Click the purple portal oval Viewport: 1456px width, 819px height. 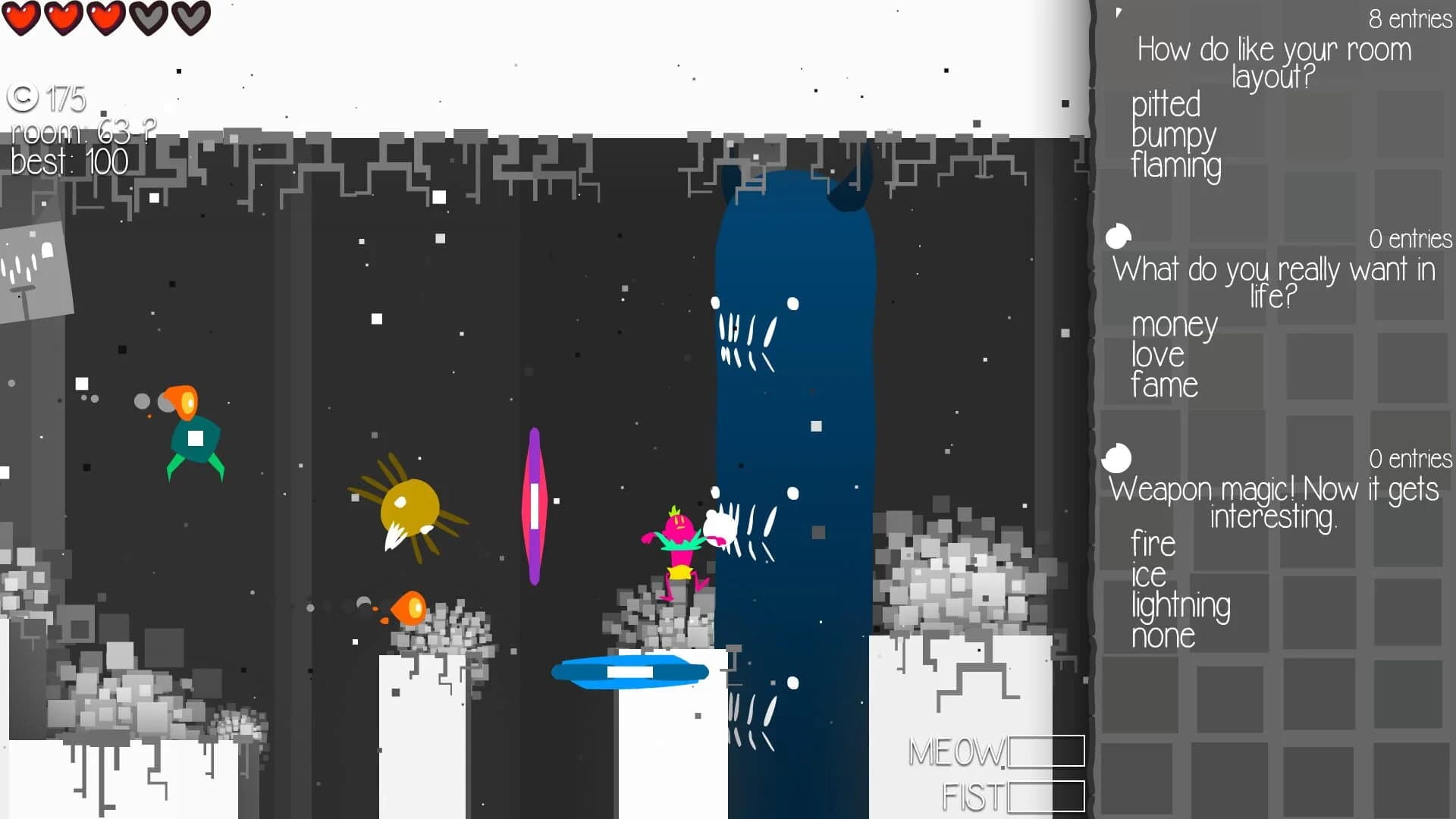[x=536, y=504]
